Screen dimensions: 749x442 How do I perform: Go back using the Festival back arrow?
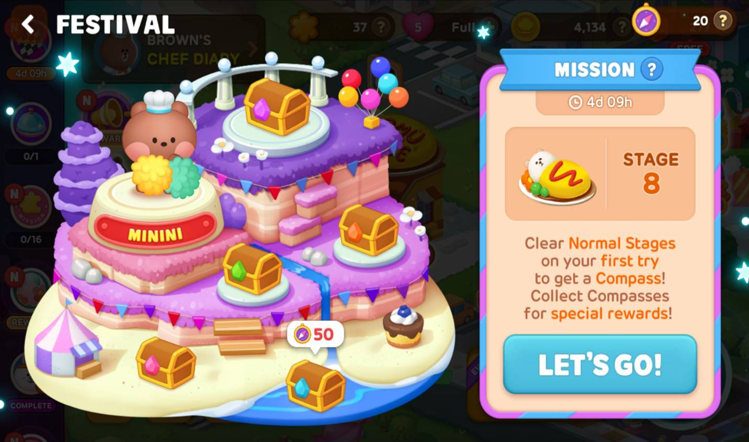tap(28, 24)
